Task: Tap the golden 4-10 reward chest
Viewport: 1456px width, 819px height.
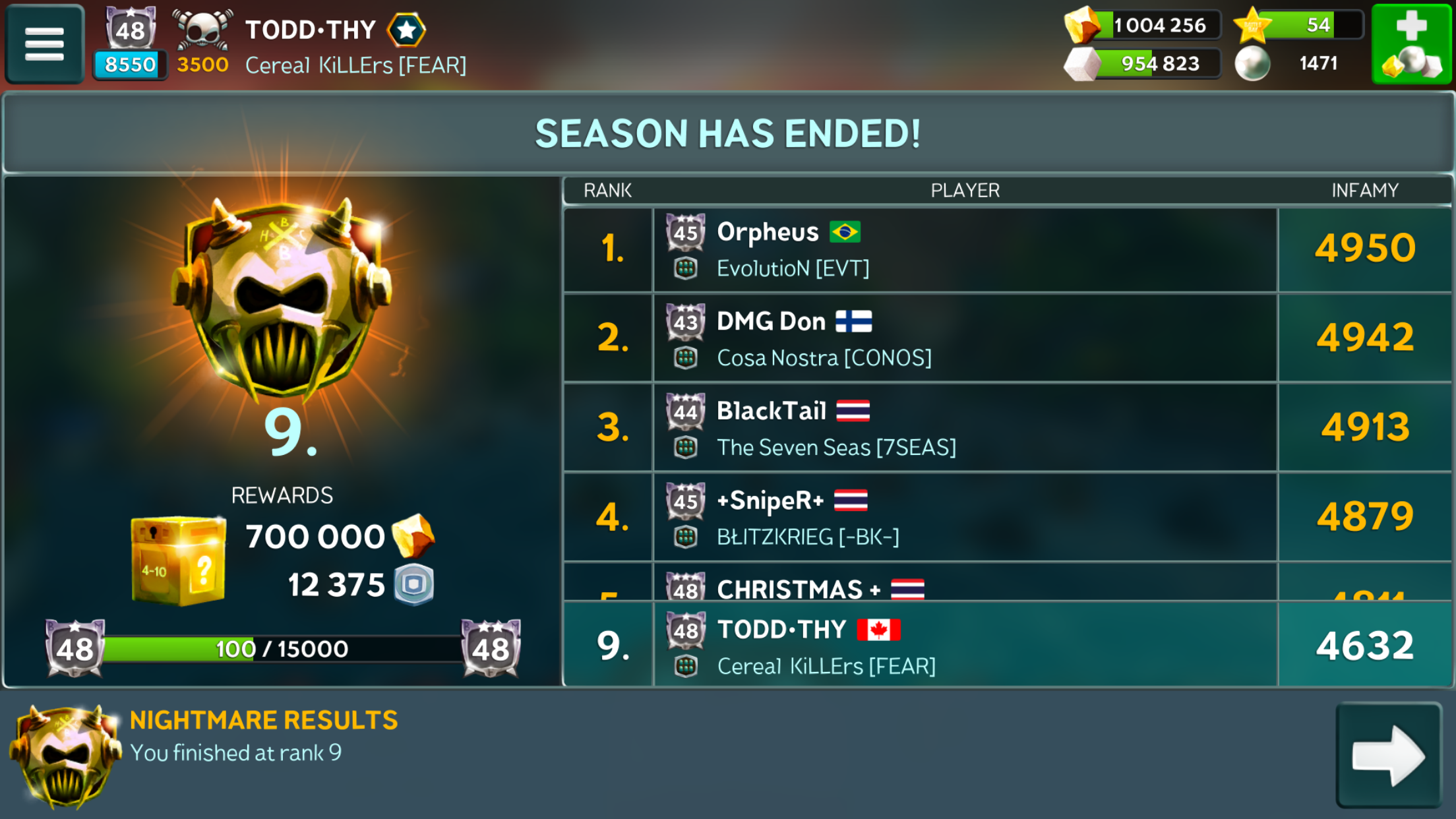Action: (178, 561)
